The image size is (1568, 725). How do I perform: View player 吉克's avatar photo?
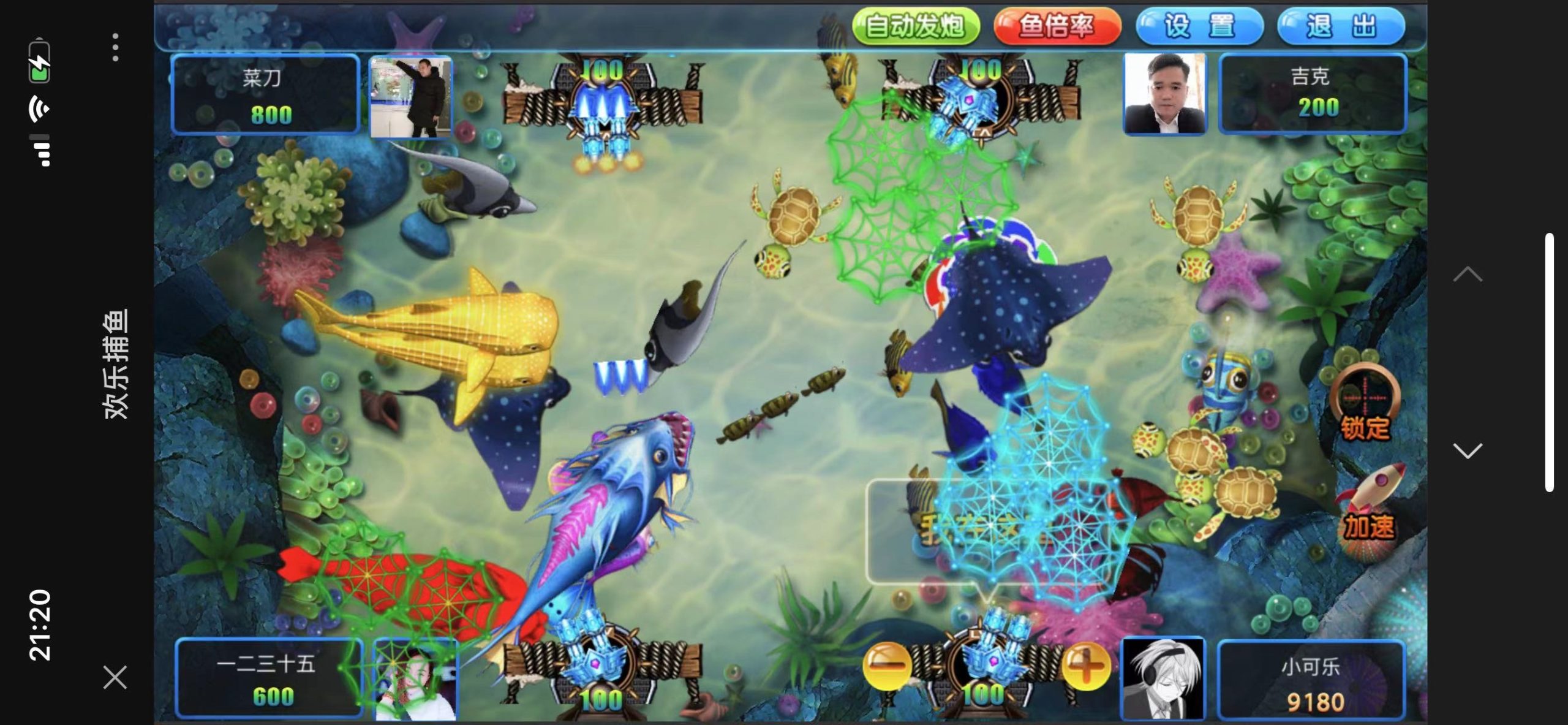(1164, 93)
